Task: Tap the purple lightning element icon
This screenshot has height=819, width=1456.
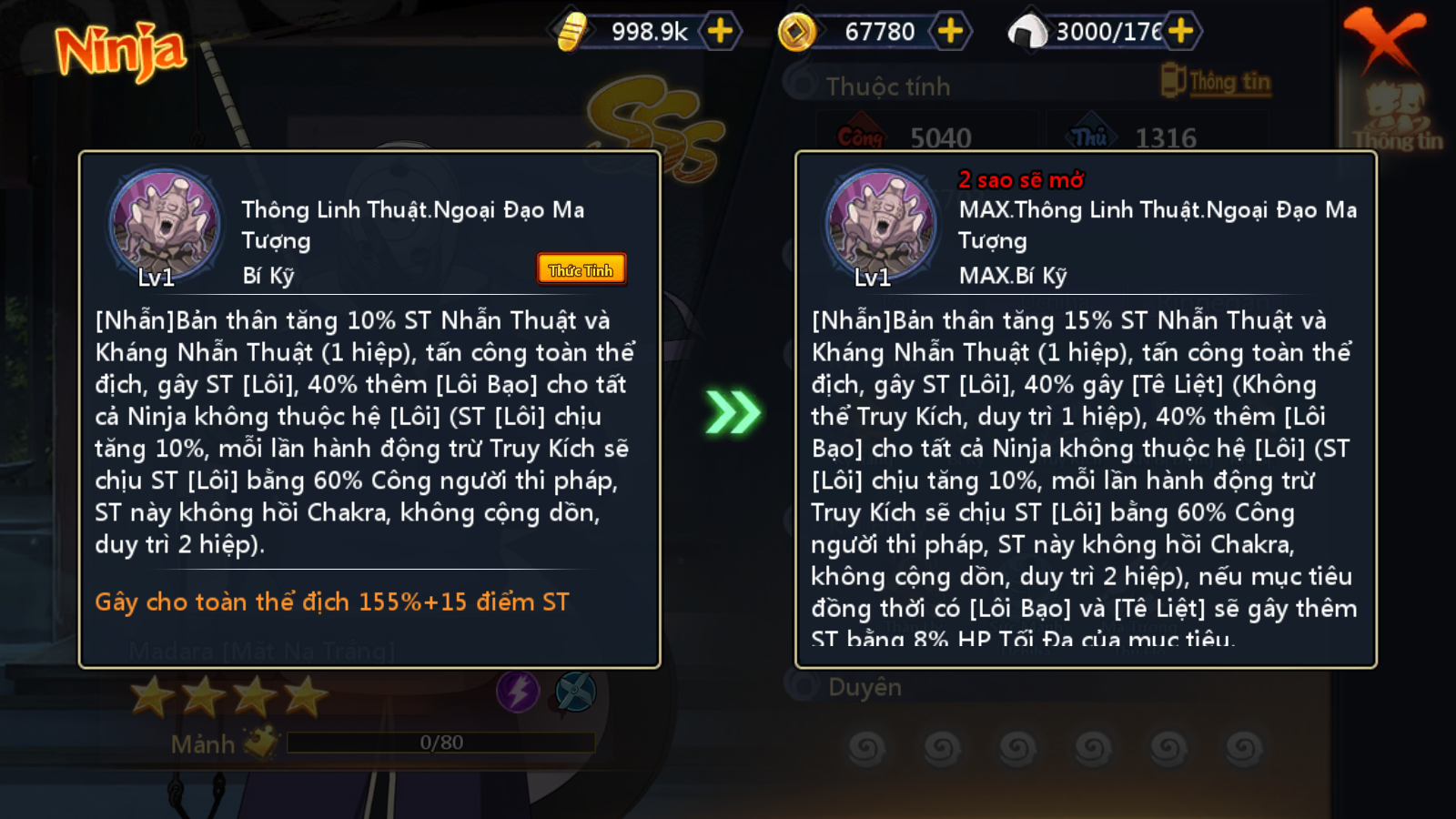Action: pos(518,692)
